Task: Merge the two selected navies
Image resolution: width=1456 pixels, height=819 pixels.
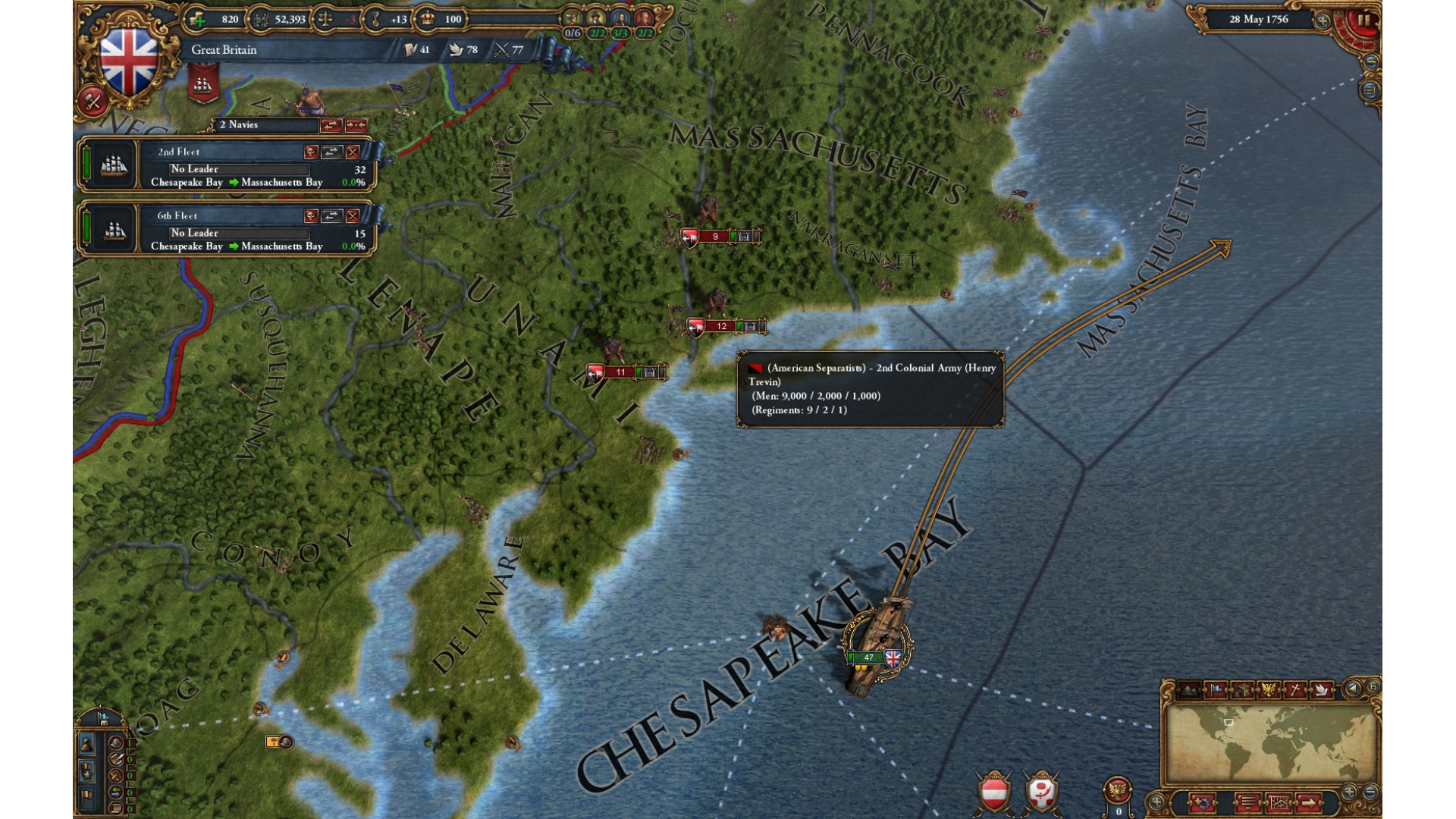Action: (x=356, y=125)
